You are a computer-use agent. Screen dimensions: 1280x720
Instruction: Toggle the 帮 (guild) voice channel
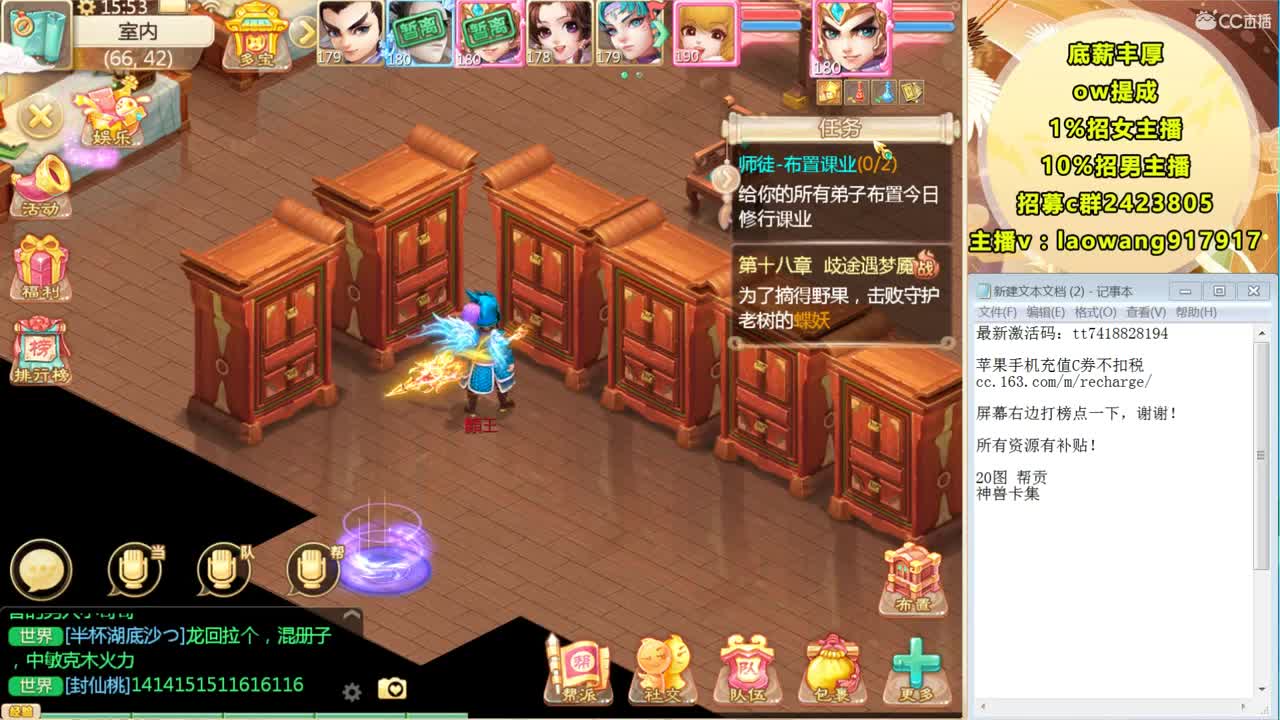click(311, 568)
